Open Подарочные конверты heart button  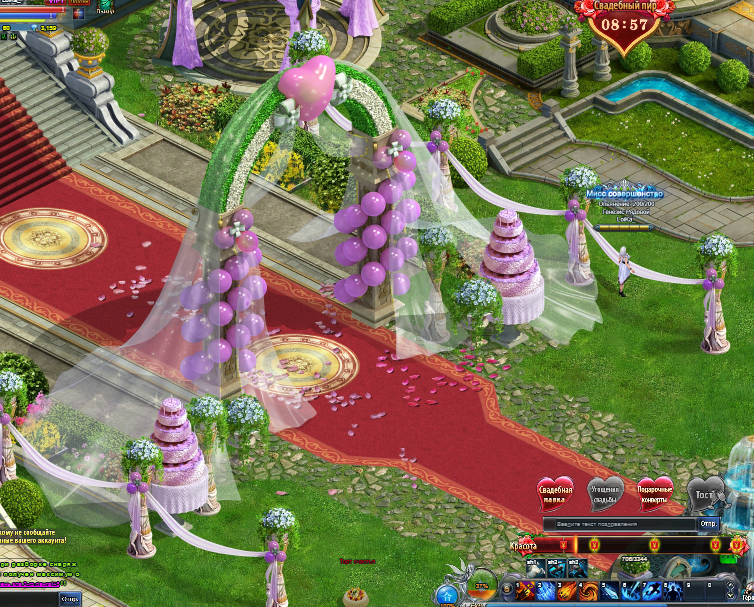[x=655, y=493]
